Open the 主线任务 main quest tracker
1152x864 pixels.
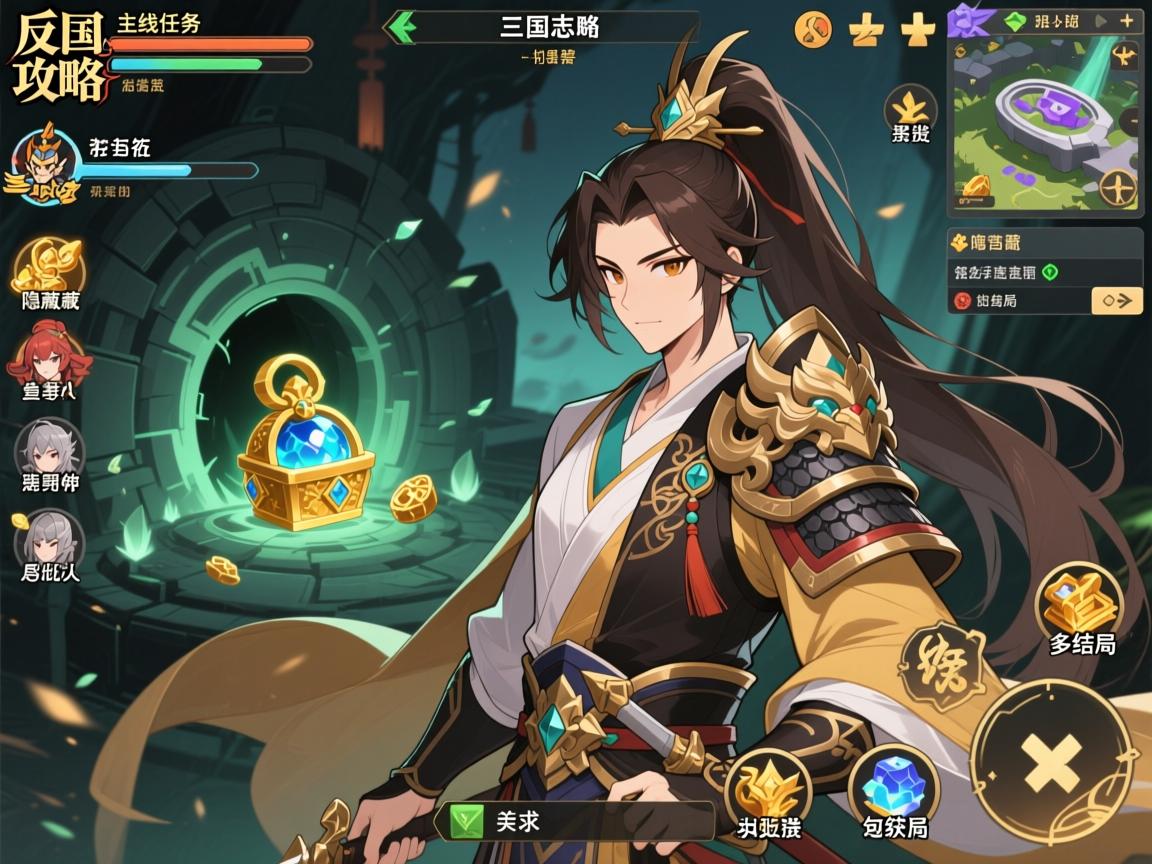[x=210, y=45]
